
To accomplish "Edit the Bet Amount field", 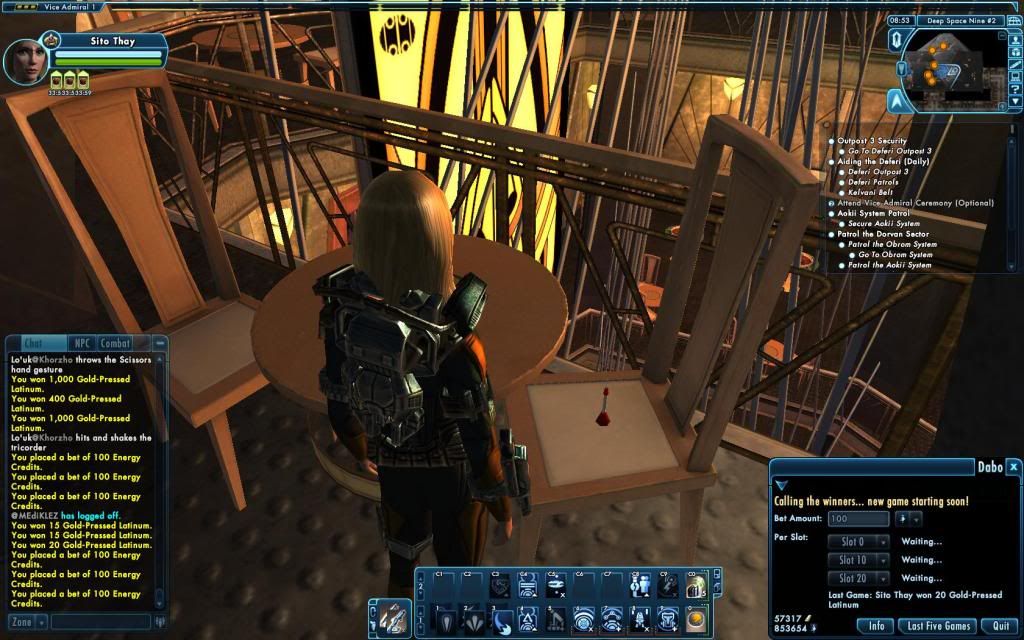I will pyautogui.click(x=858, y=519).
